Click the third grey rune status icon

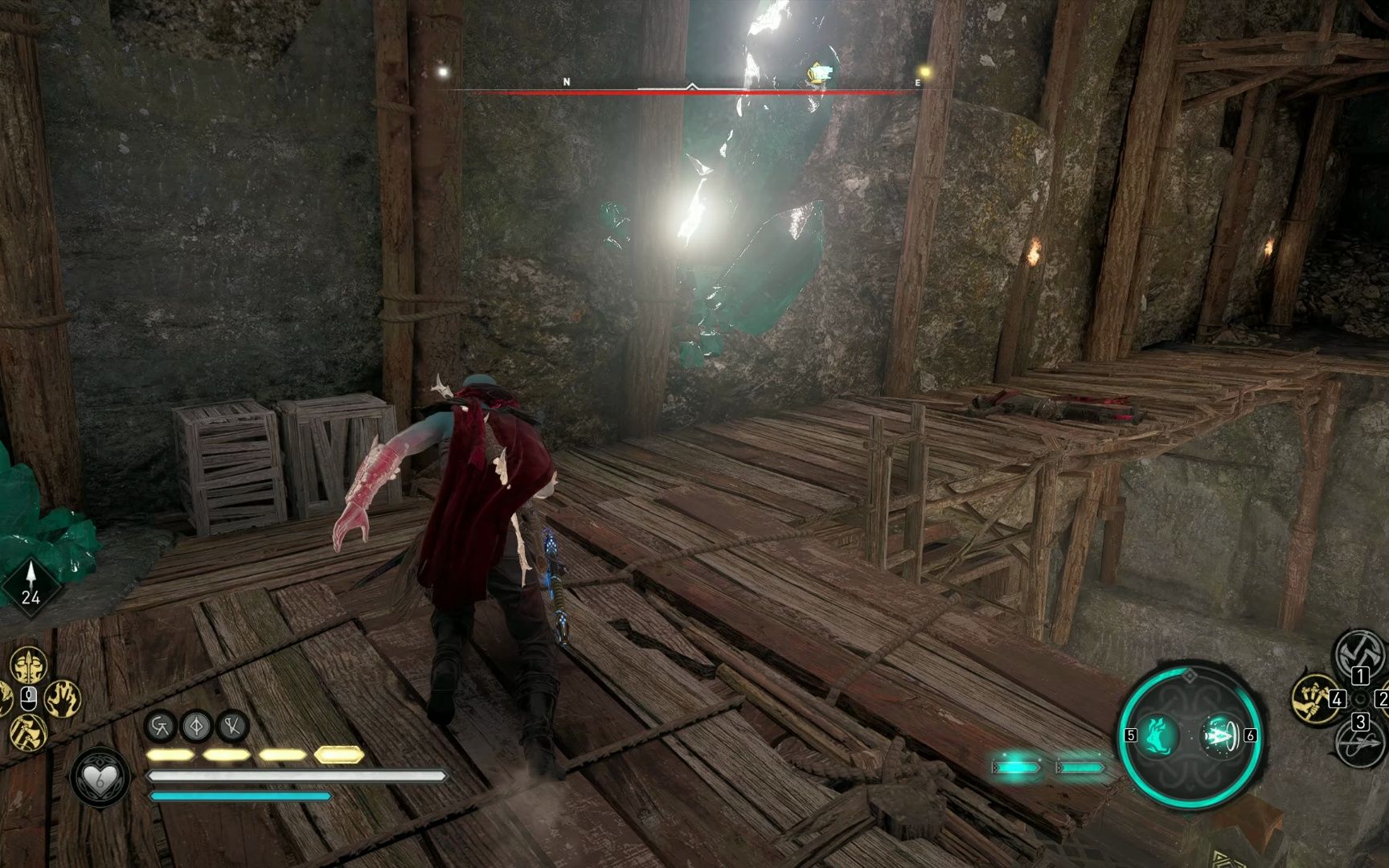pyautogui.click(x=233, y=727)
